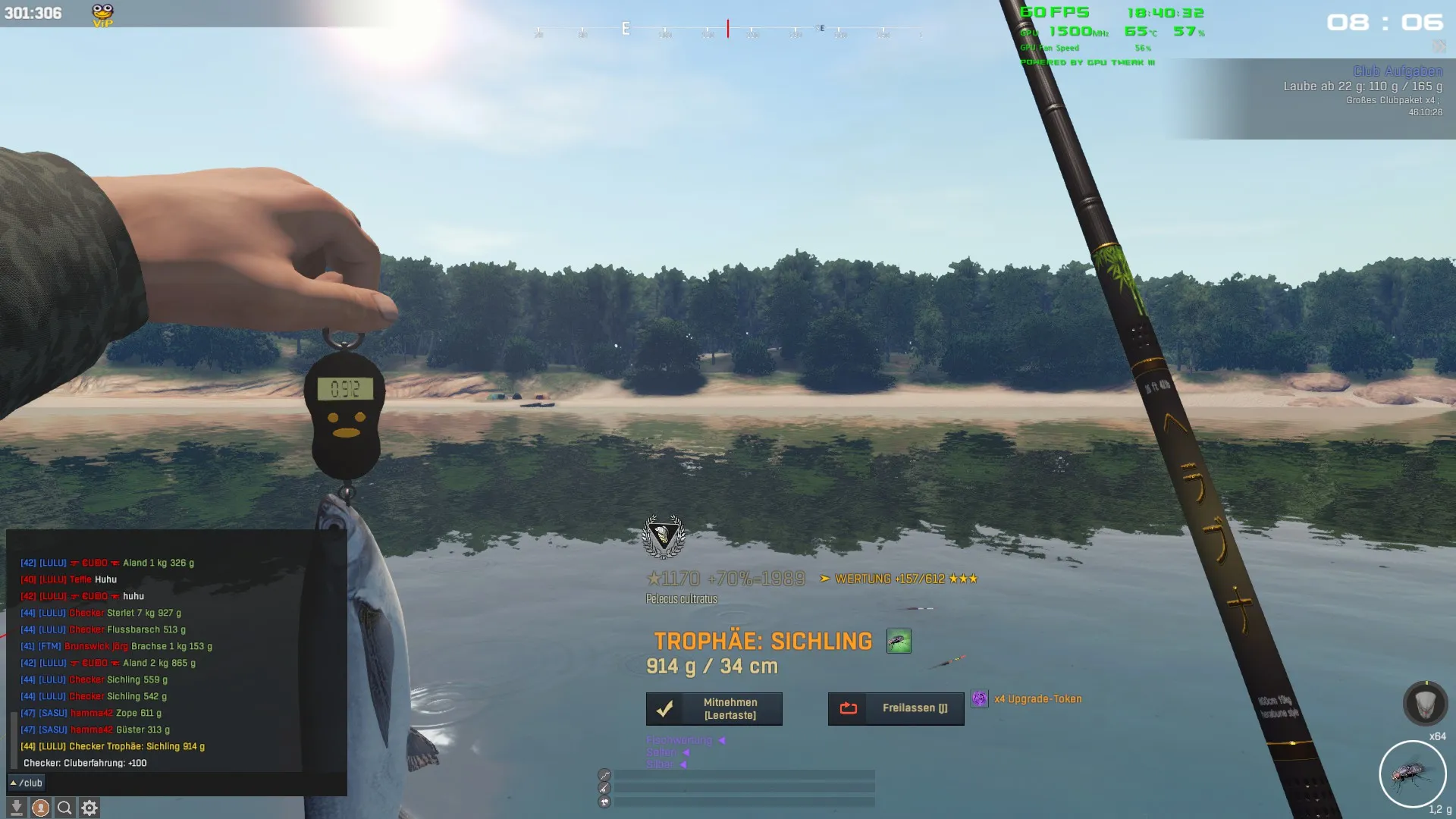Open the keepnet icon above the bait slot
This screenshot has width=1456, height=819.
coord(1425,704)
